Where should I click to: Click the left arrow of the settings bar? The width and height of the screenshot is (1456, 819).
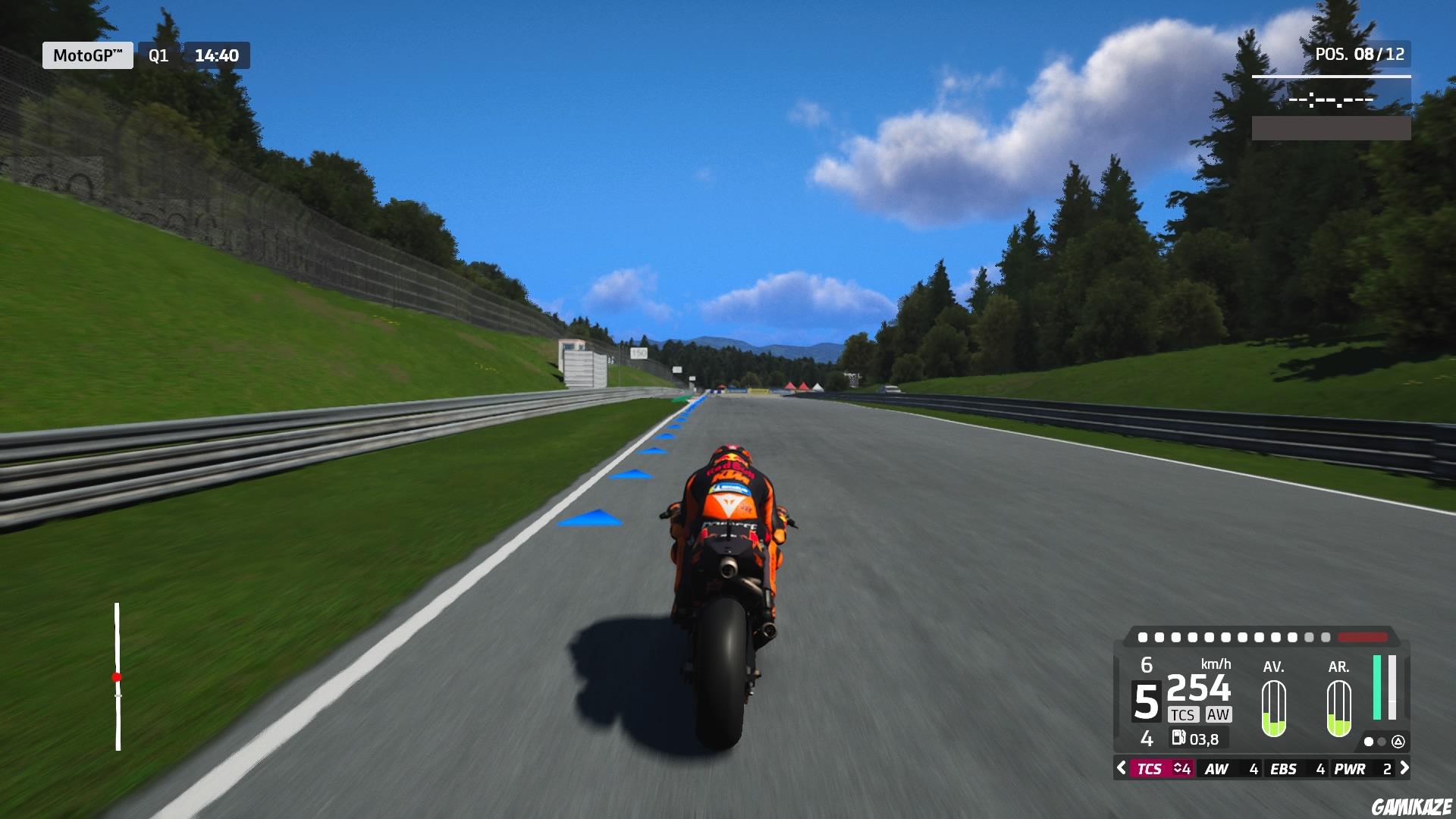click(x=1120, y=769)
